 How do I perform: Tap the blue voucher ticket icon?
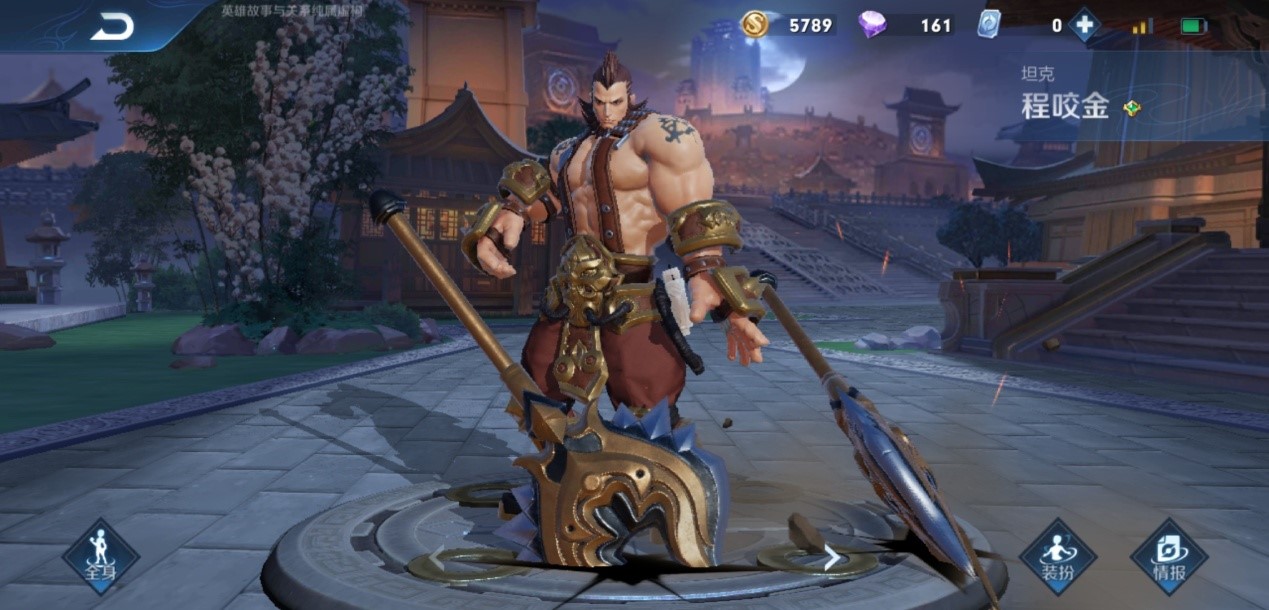pyautogui.click(x=988, y=24)
